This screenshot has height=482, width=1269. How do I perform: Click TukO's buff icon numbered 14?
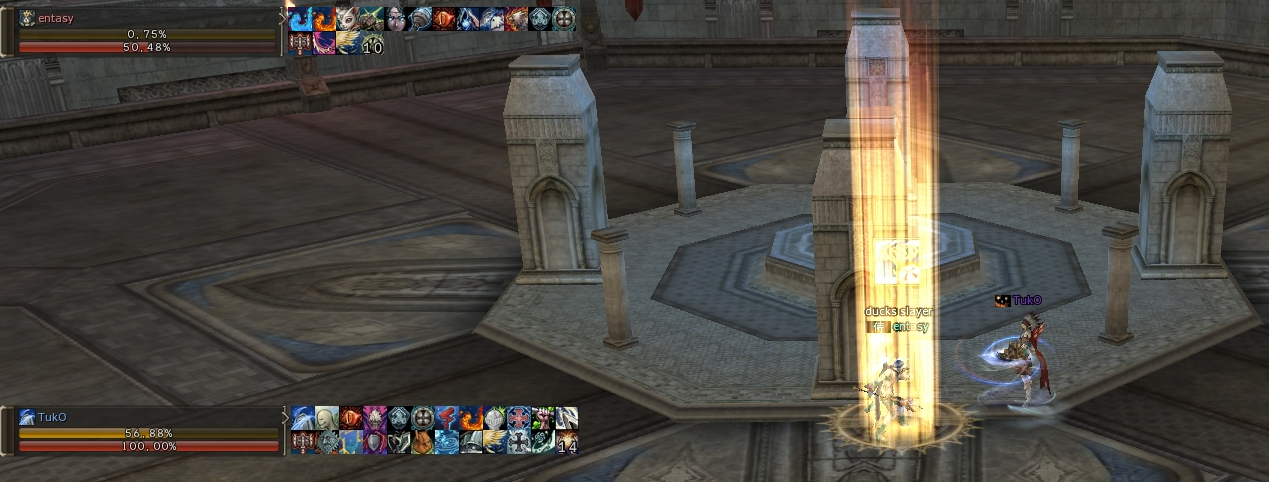(567, 442)
